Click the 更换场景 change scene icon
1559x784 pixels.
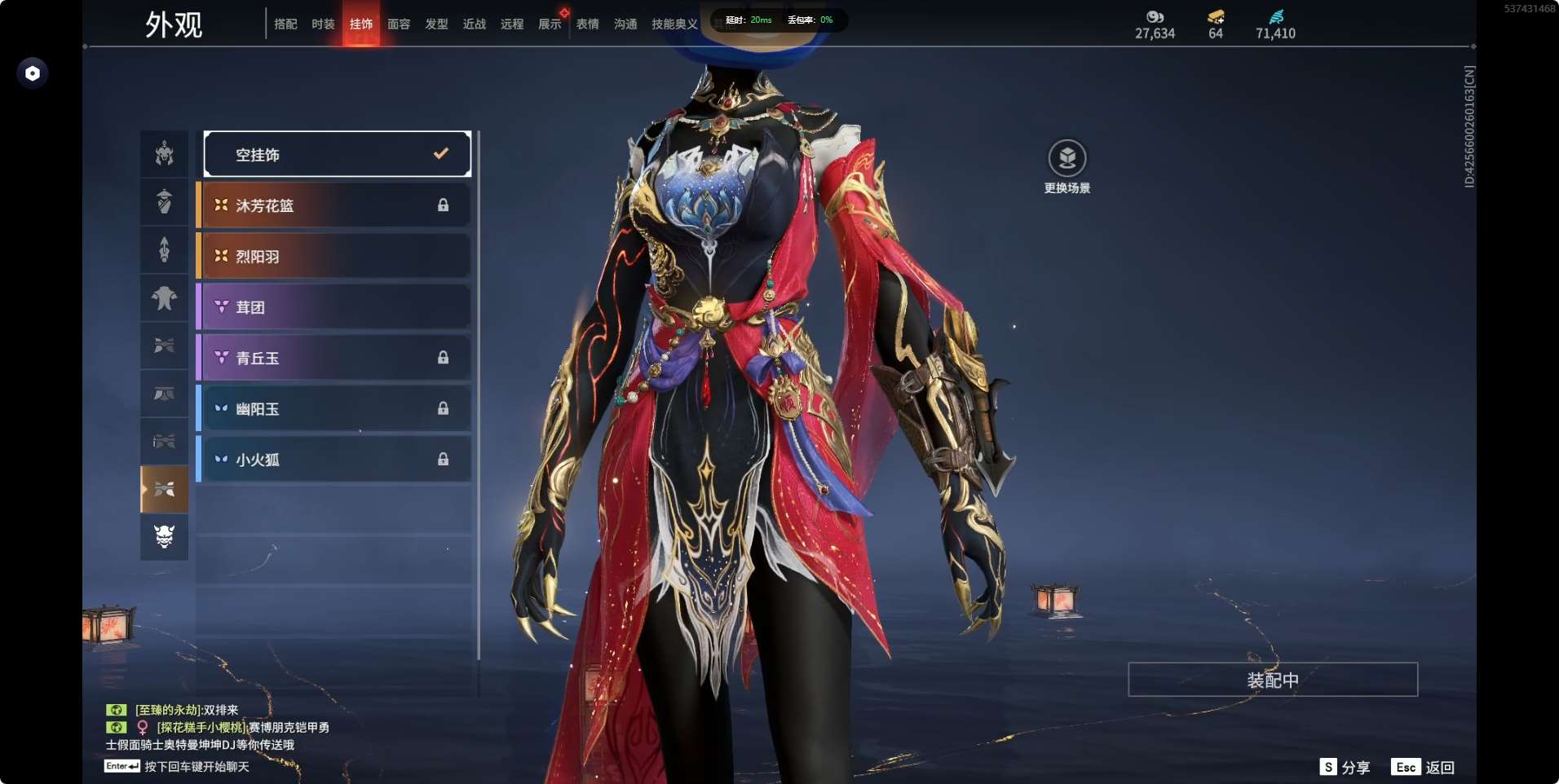click(x=1067, y=159)
